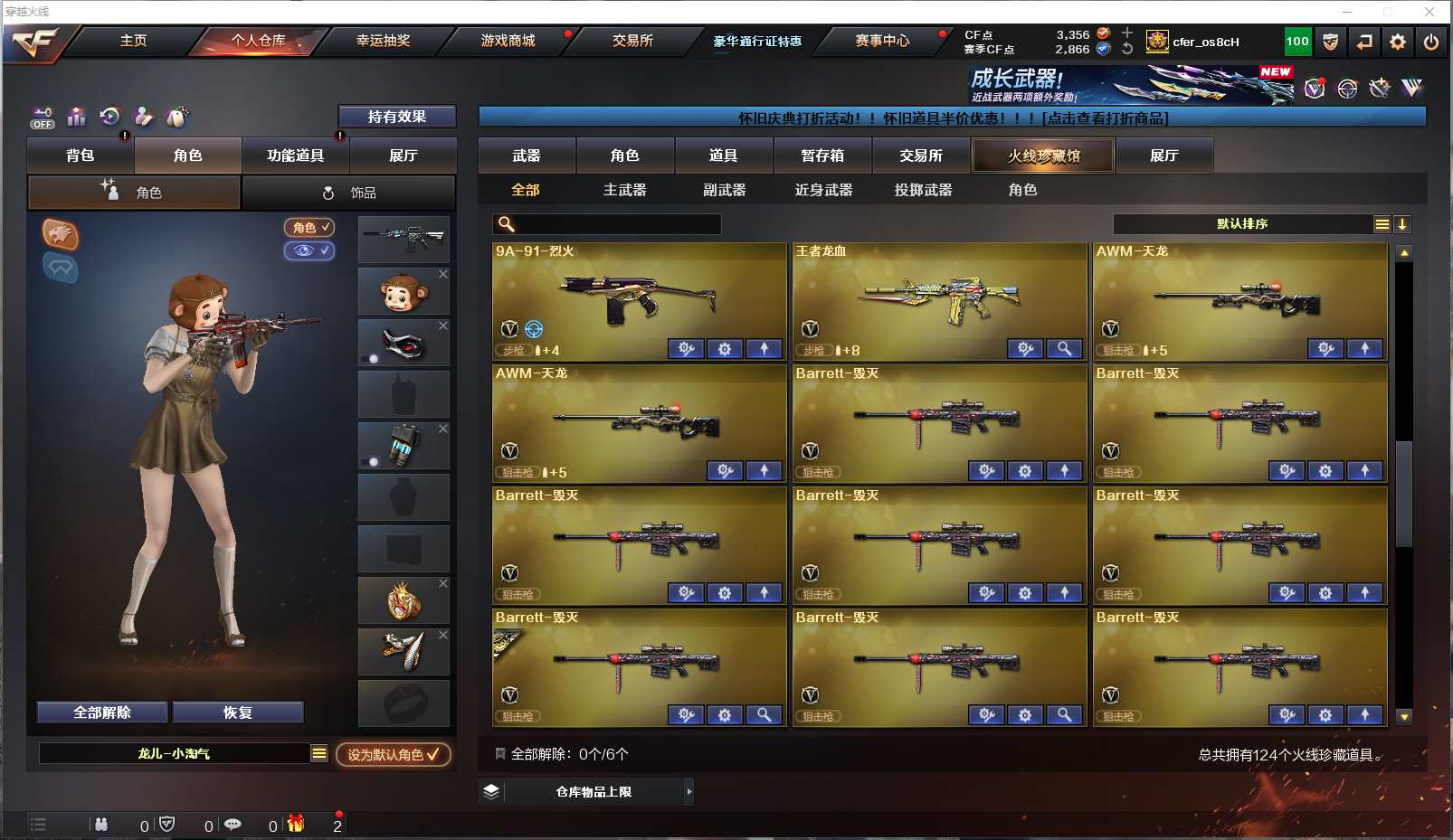Screen dimensions: 1453x840
Task: Open the 赛事中心 tournament center
Action: 882,41
